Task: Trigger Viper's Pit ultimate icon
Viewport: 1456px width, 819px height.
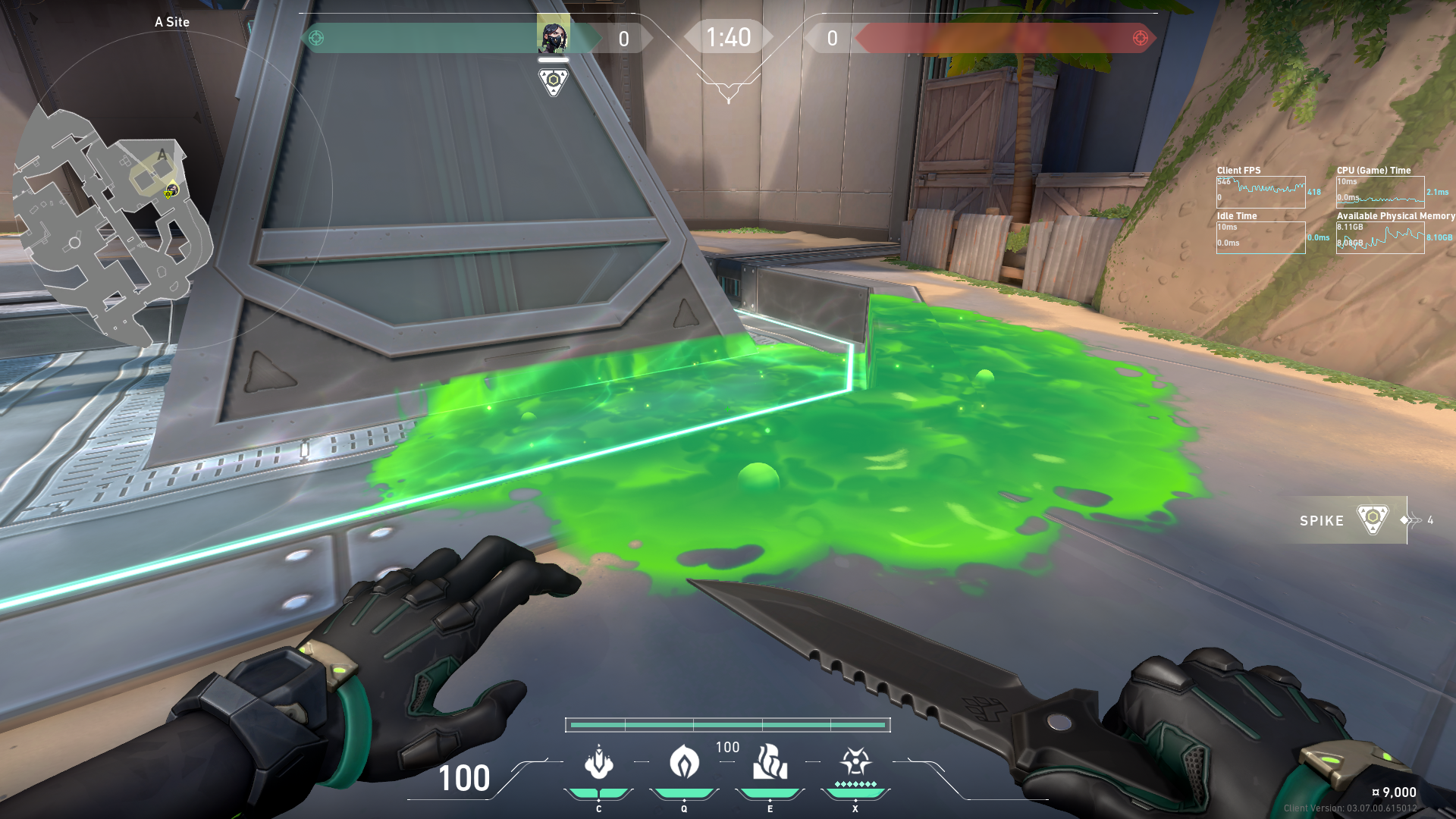Action: pos(855,761)
